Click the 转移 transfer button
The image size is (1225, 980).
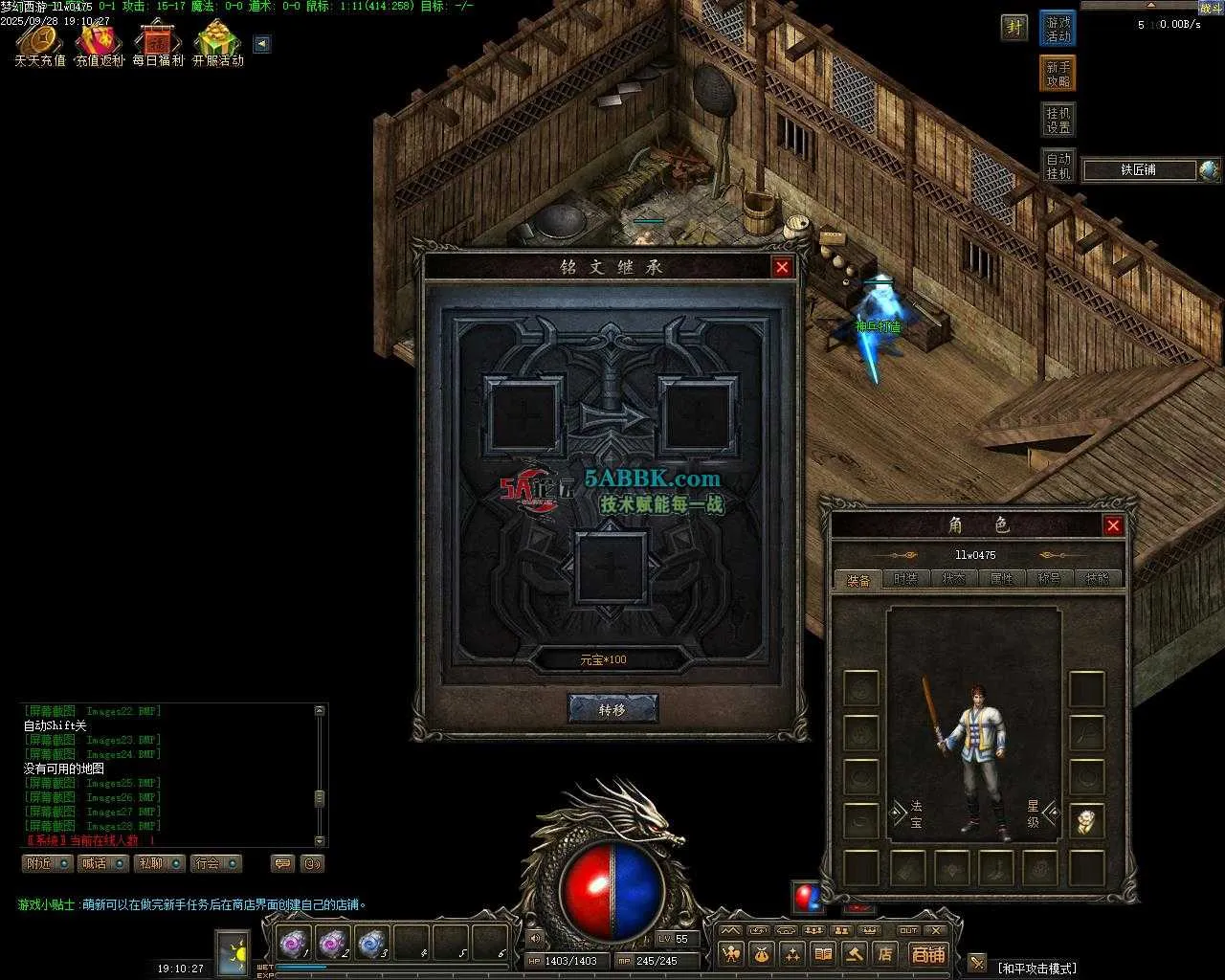tap(612, 709)
